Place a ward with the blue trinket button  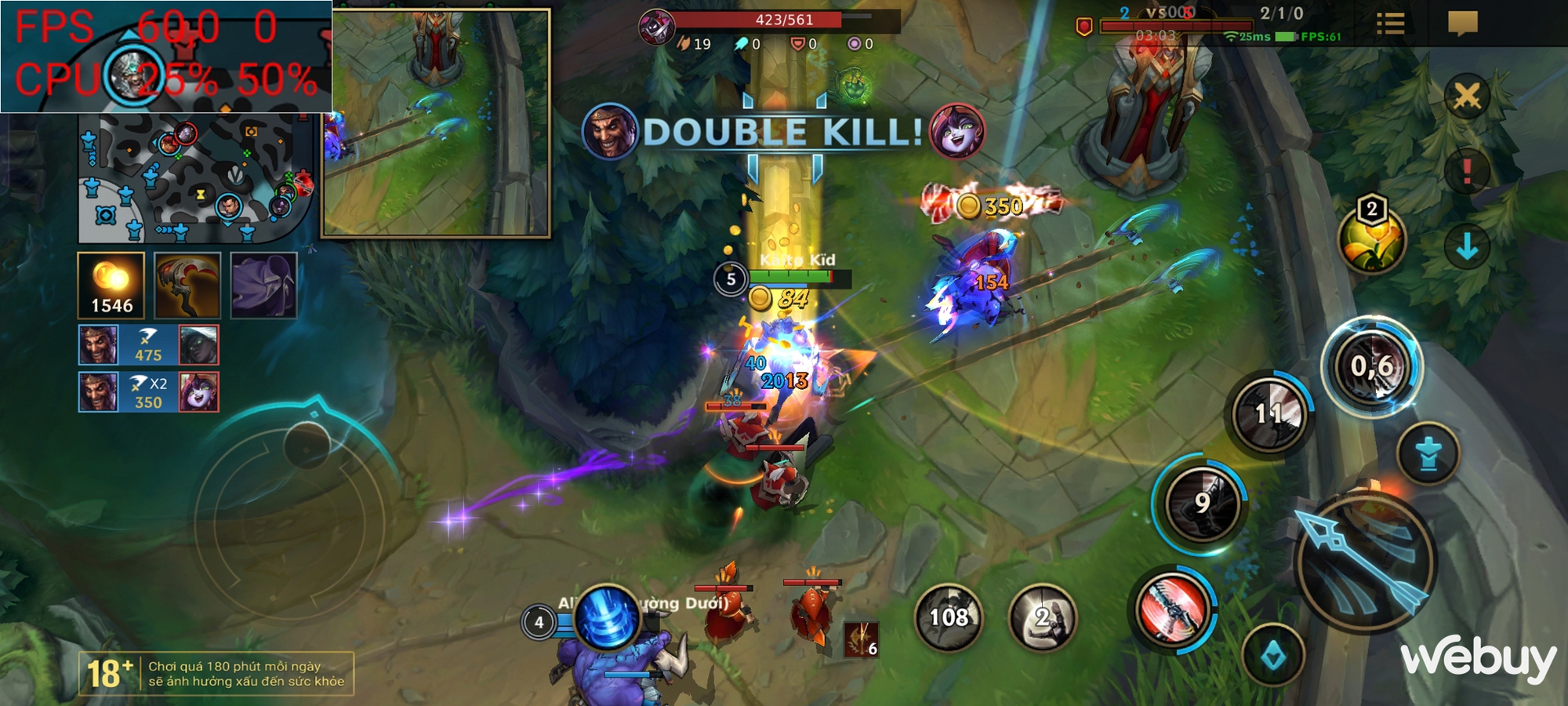click(x=1428, y=454)
